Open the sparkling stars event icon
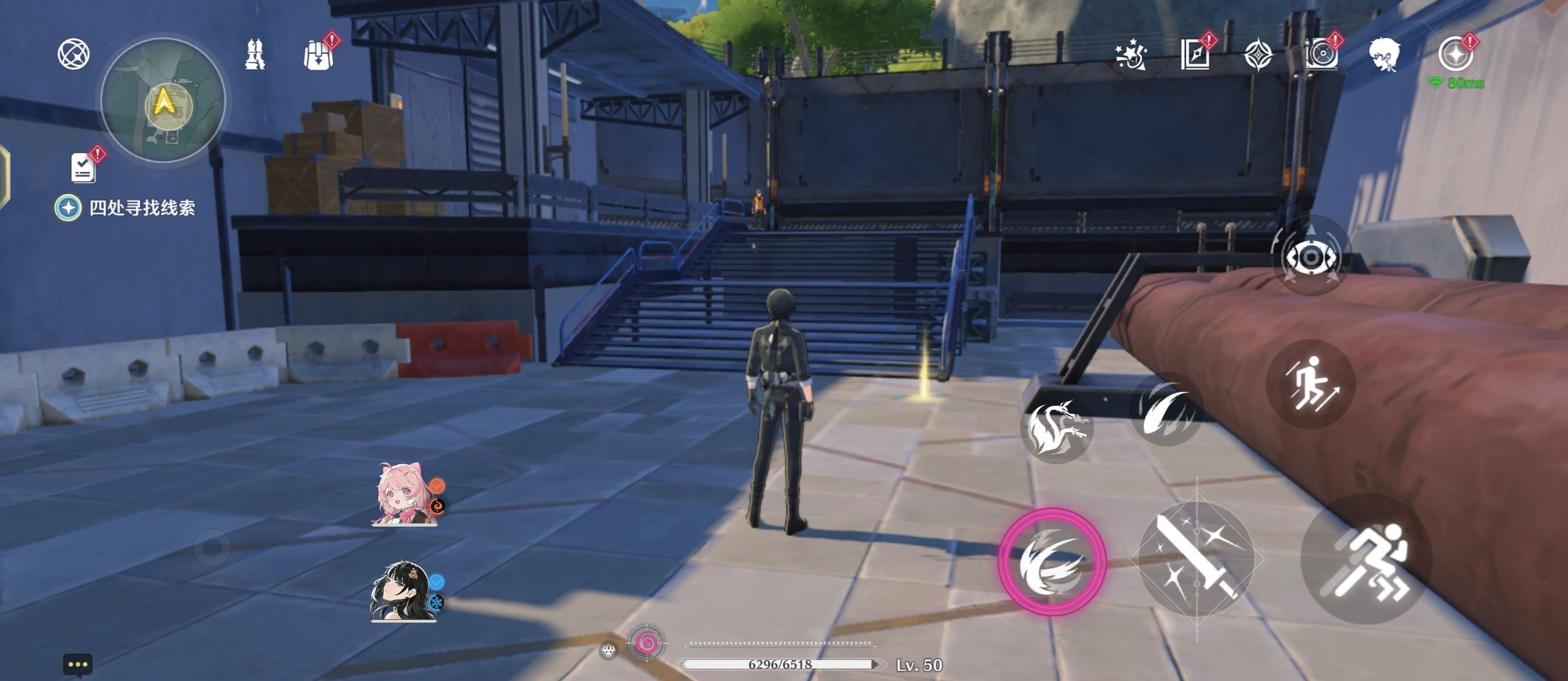 pos(1131,55)
